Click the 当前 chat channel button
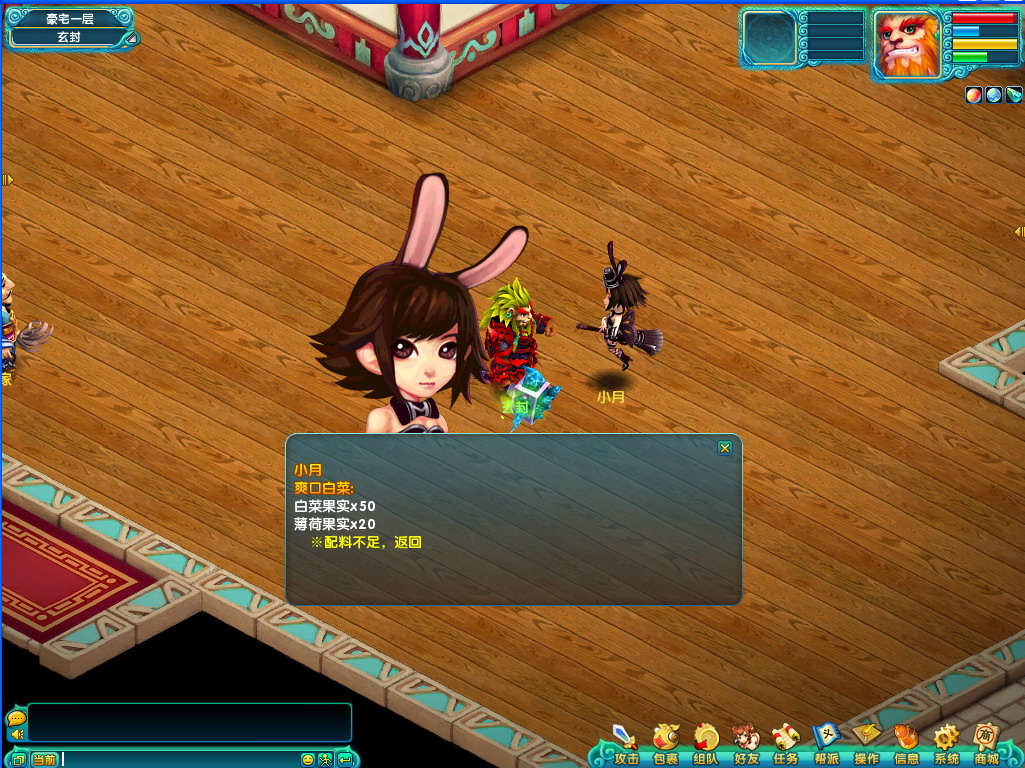1025x768 pixels. pyautogui.click(x=44, y=759)
